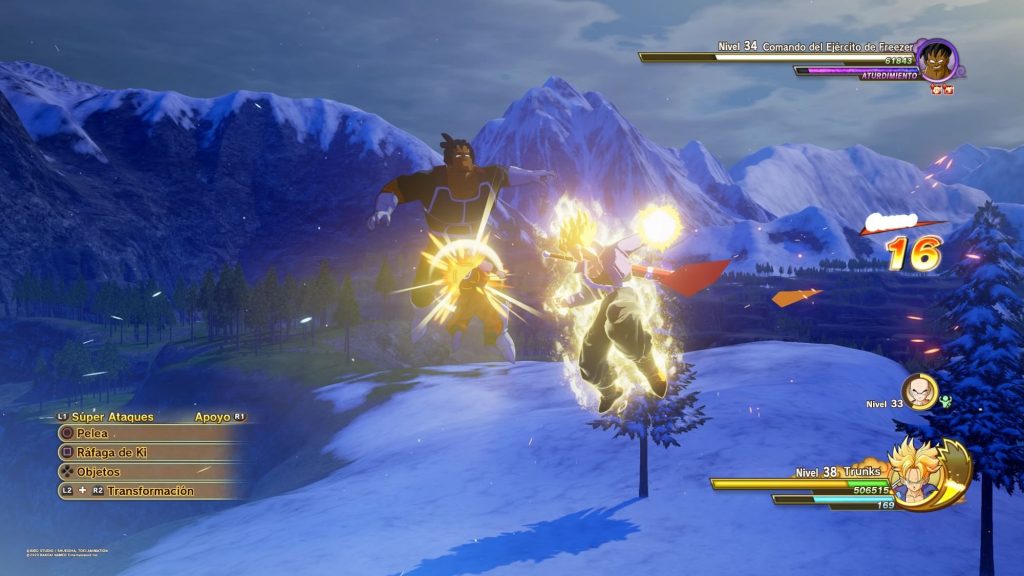
Task: Open the Apoyo support menu
Action: coord(213,416)
